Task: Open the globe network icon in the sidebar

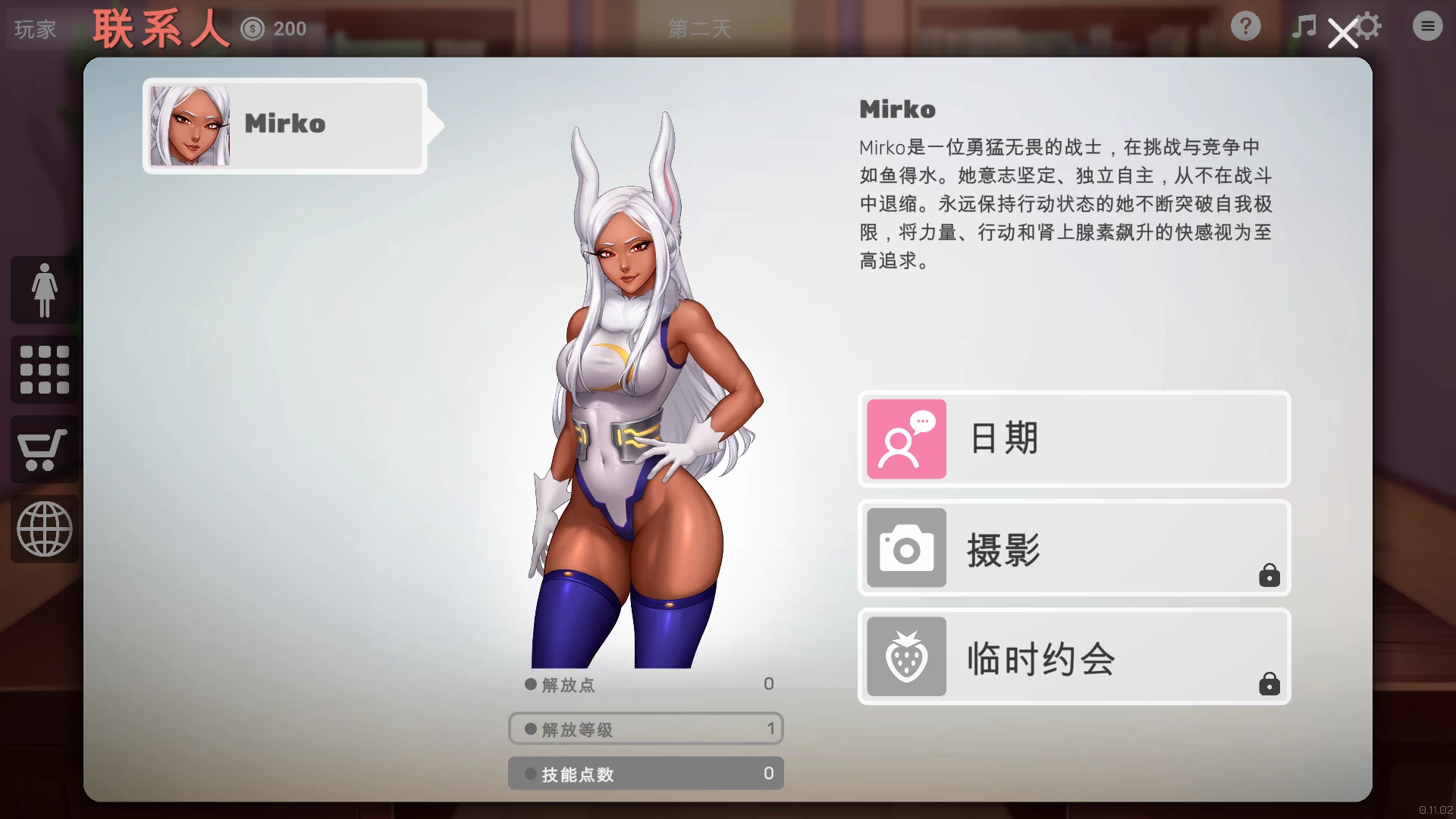Action: click(43, 529)
